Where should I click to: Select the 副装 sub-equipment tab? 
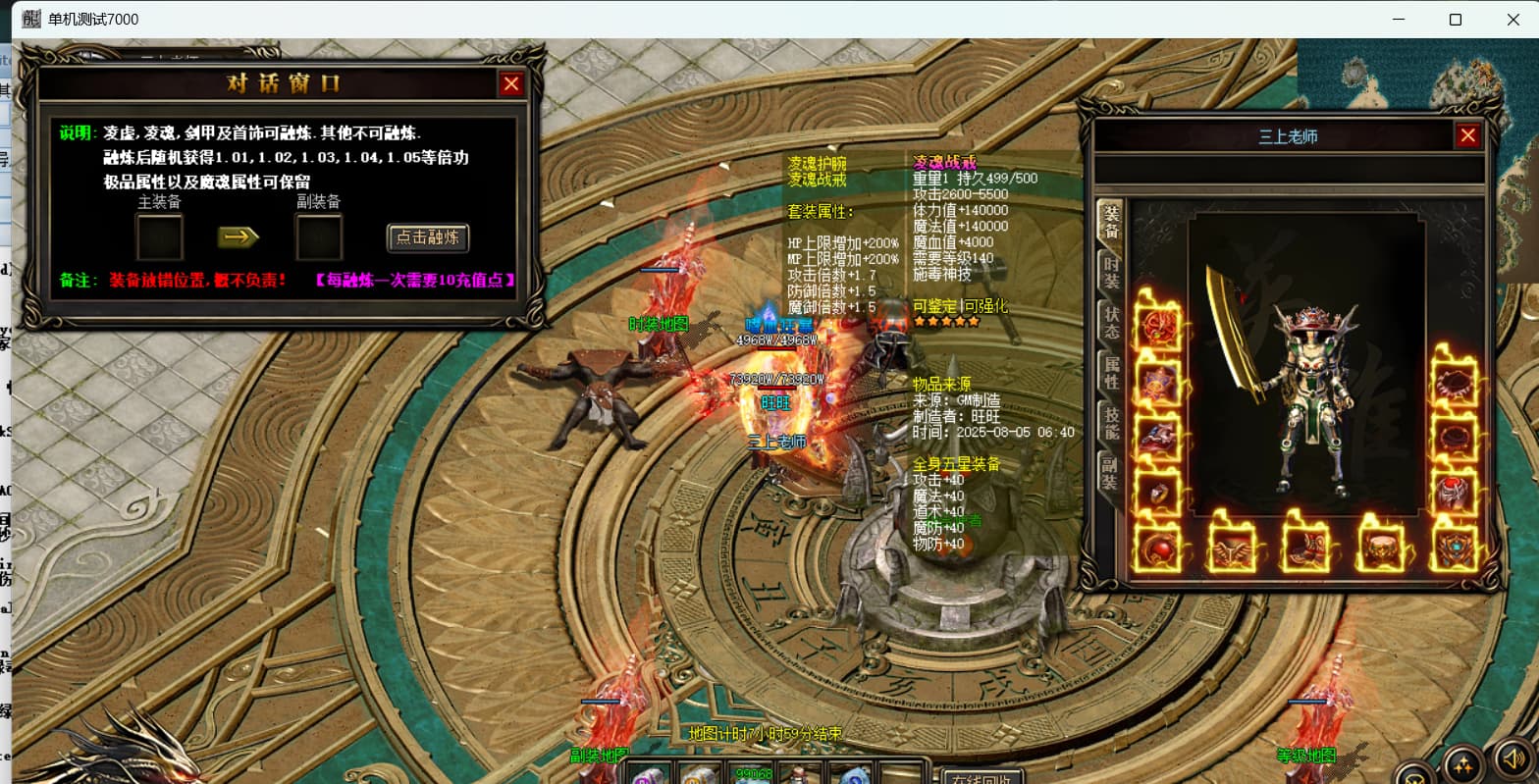pyautogui.click(x=1111, y=474)
